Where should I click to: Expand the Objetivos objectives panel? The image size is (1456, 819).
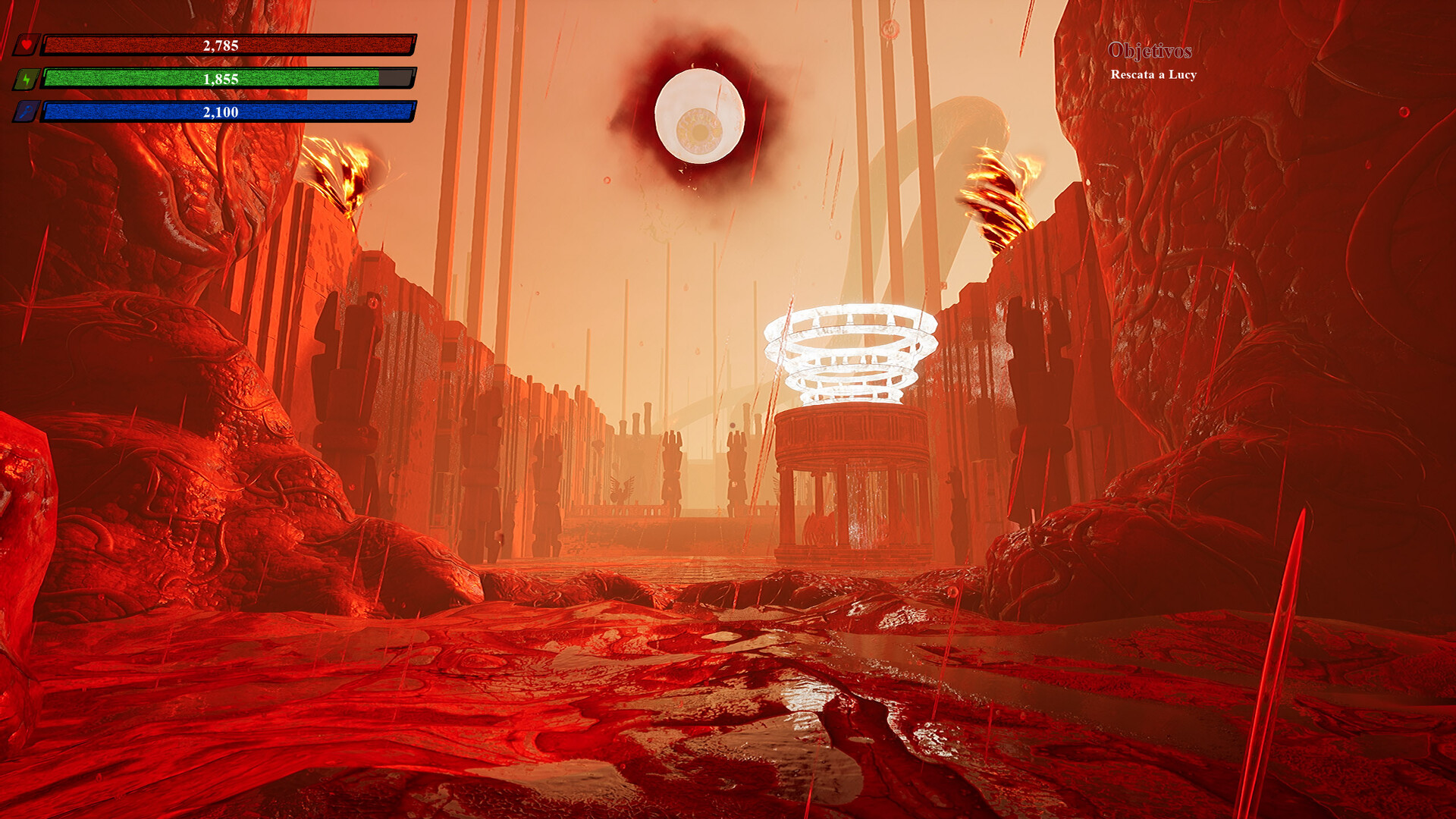[1151, 52]
